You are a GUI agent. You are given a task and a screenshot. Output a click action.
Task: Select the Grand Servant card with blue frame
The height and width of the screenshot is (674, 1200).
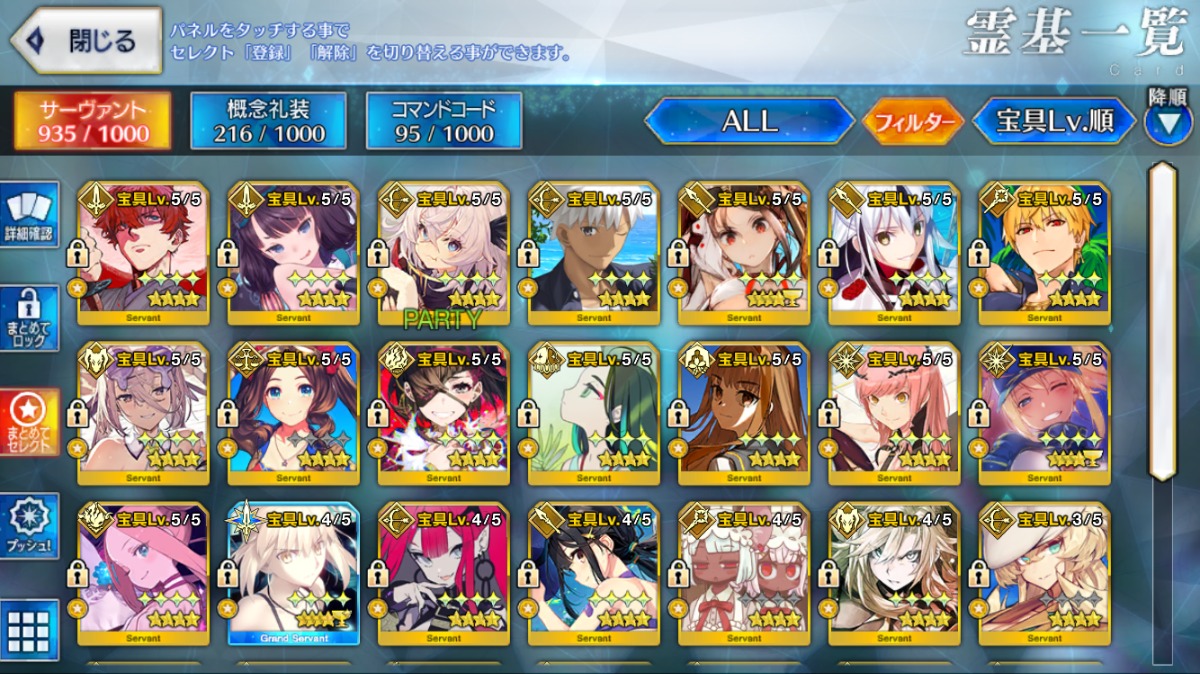(293, 573)
